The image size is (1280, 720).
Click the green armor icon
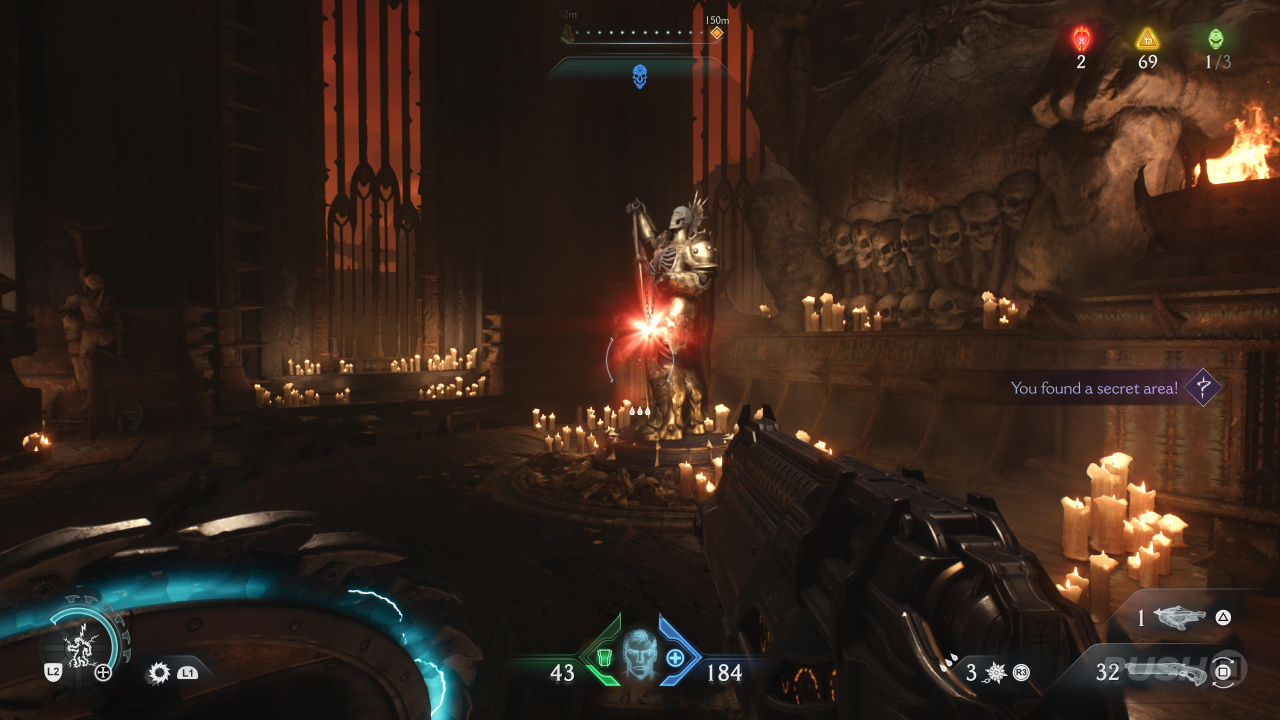(604, 658)
